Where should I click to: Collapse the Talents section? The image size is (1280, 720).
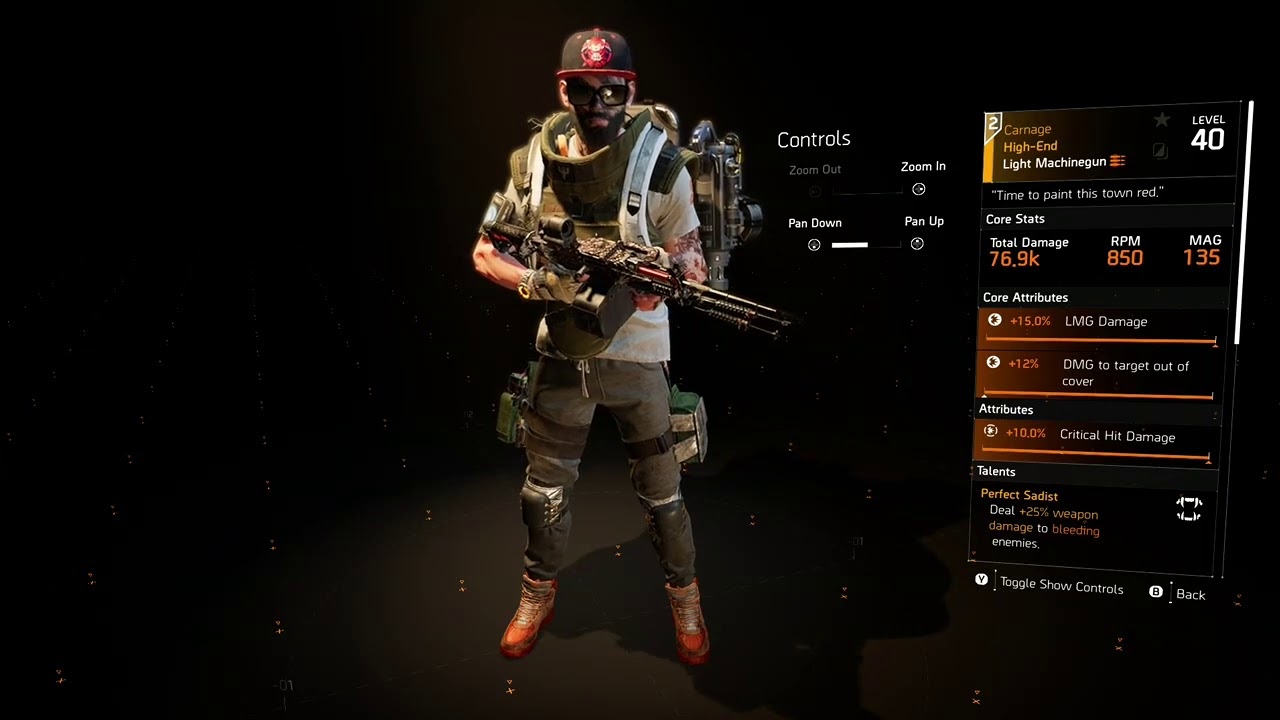tap(996, 471)
